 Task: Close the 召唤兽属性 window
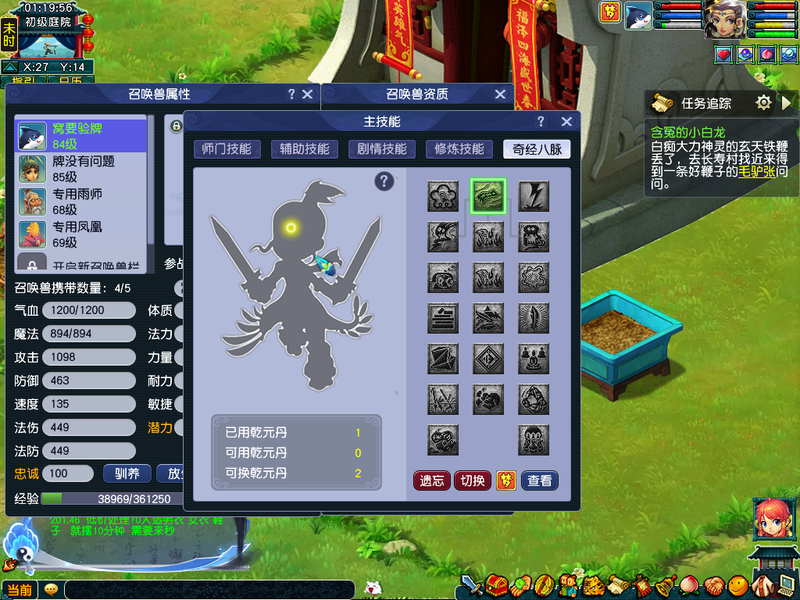pos(309,94)
